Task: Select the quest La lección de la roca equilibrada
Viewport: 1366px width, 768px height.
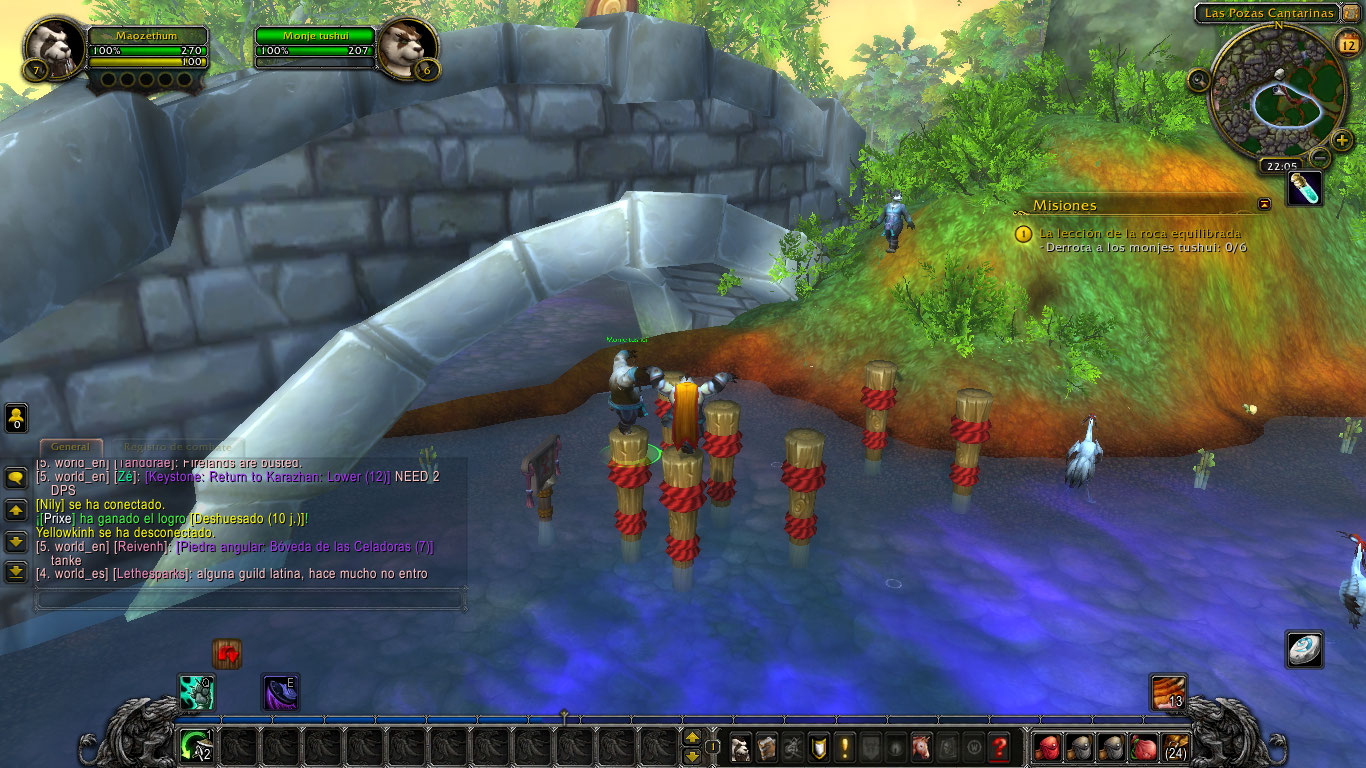Action: (x=1139, y=233)
